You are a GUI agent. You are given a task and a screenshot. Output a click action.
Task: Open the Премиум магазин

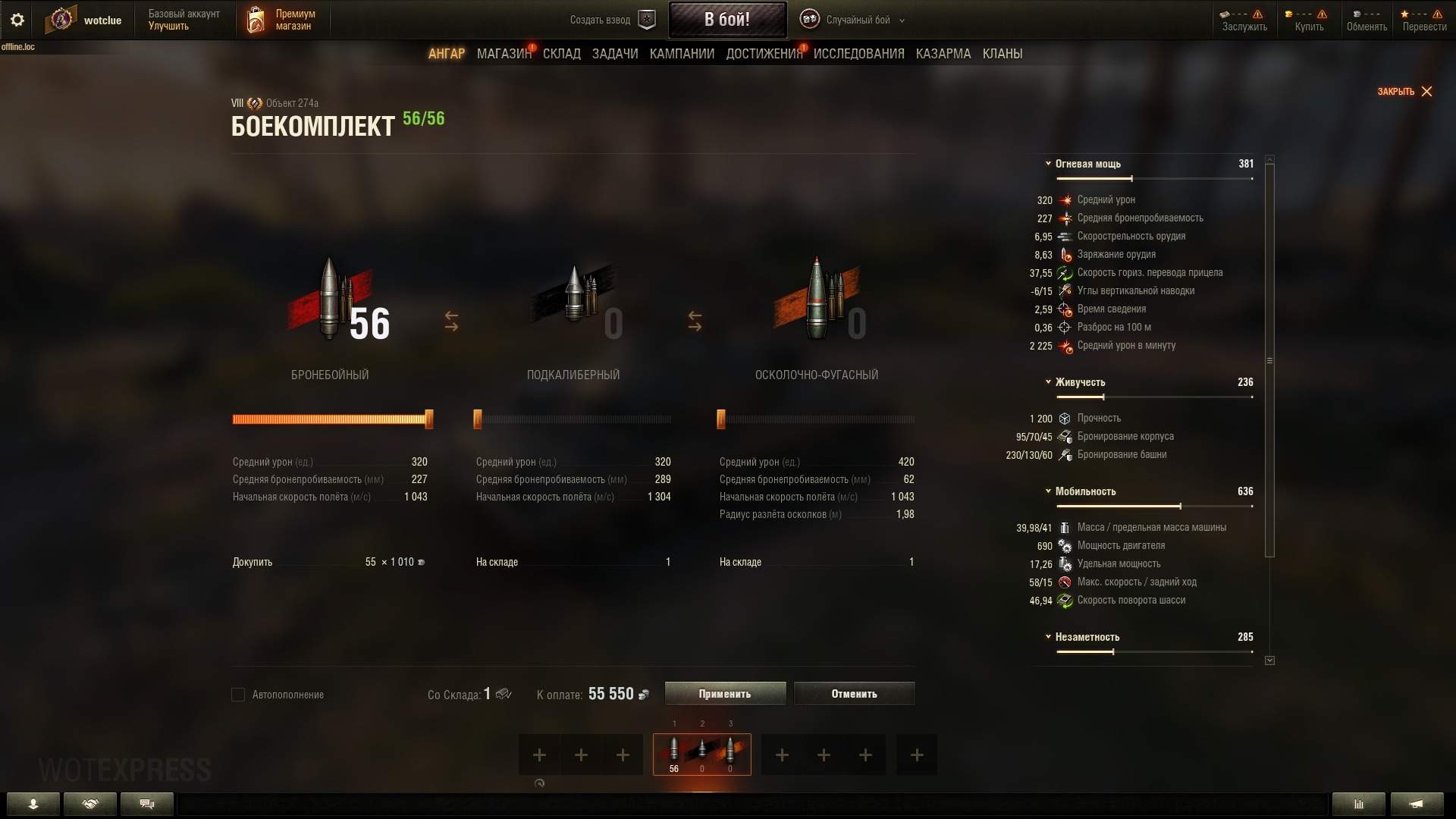[281, 20]
